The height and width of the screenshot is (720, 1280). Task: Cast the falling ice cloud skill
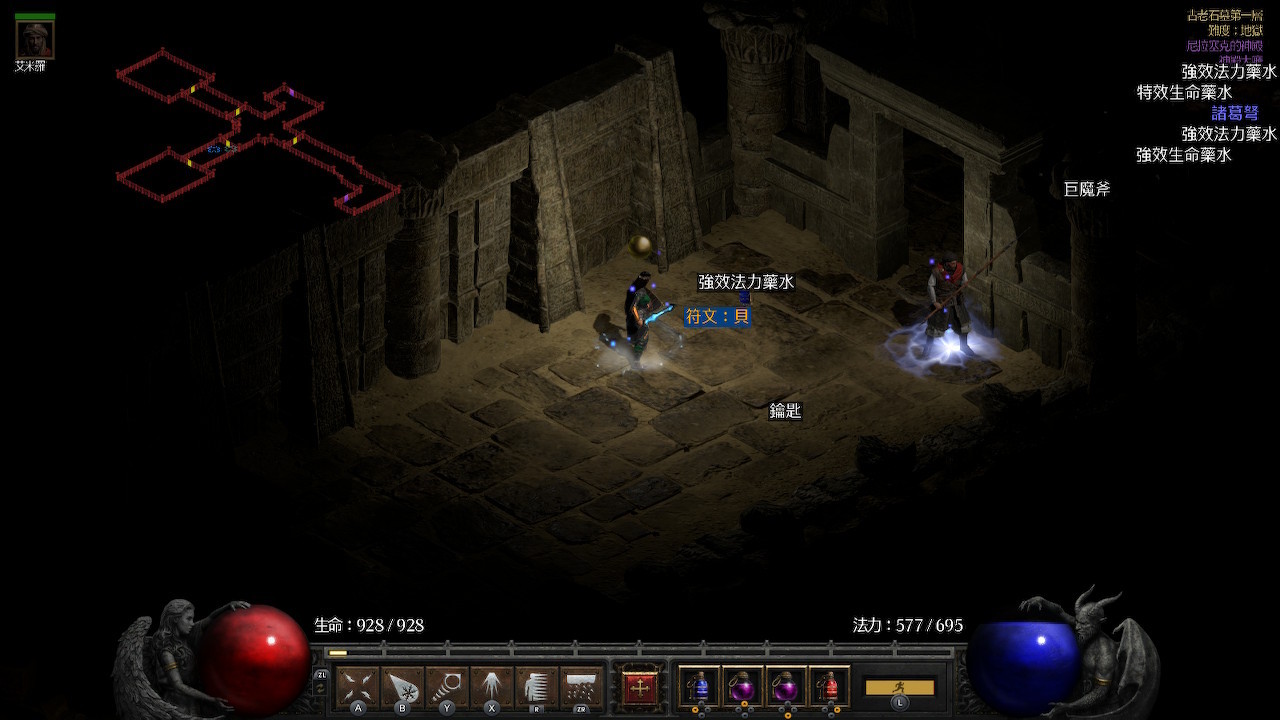pos(581,687)
